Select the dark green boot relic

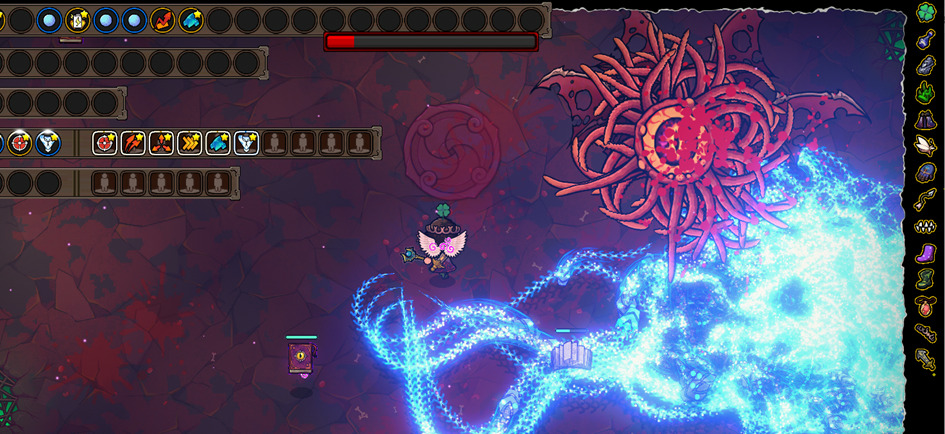926,280
